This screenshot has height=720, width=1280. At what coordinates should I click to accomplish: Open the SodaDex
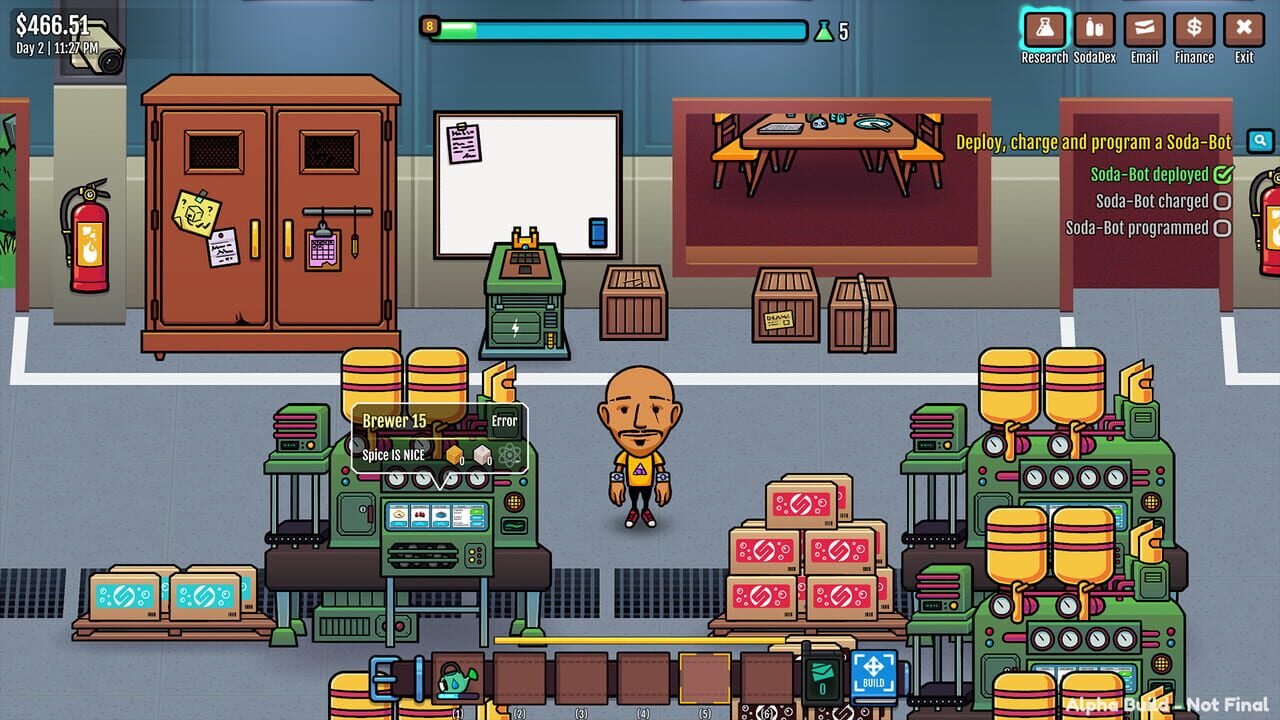(1094, 30)
